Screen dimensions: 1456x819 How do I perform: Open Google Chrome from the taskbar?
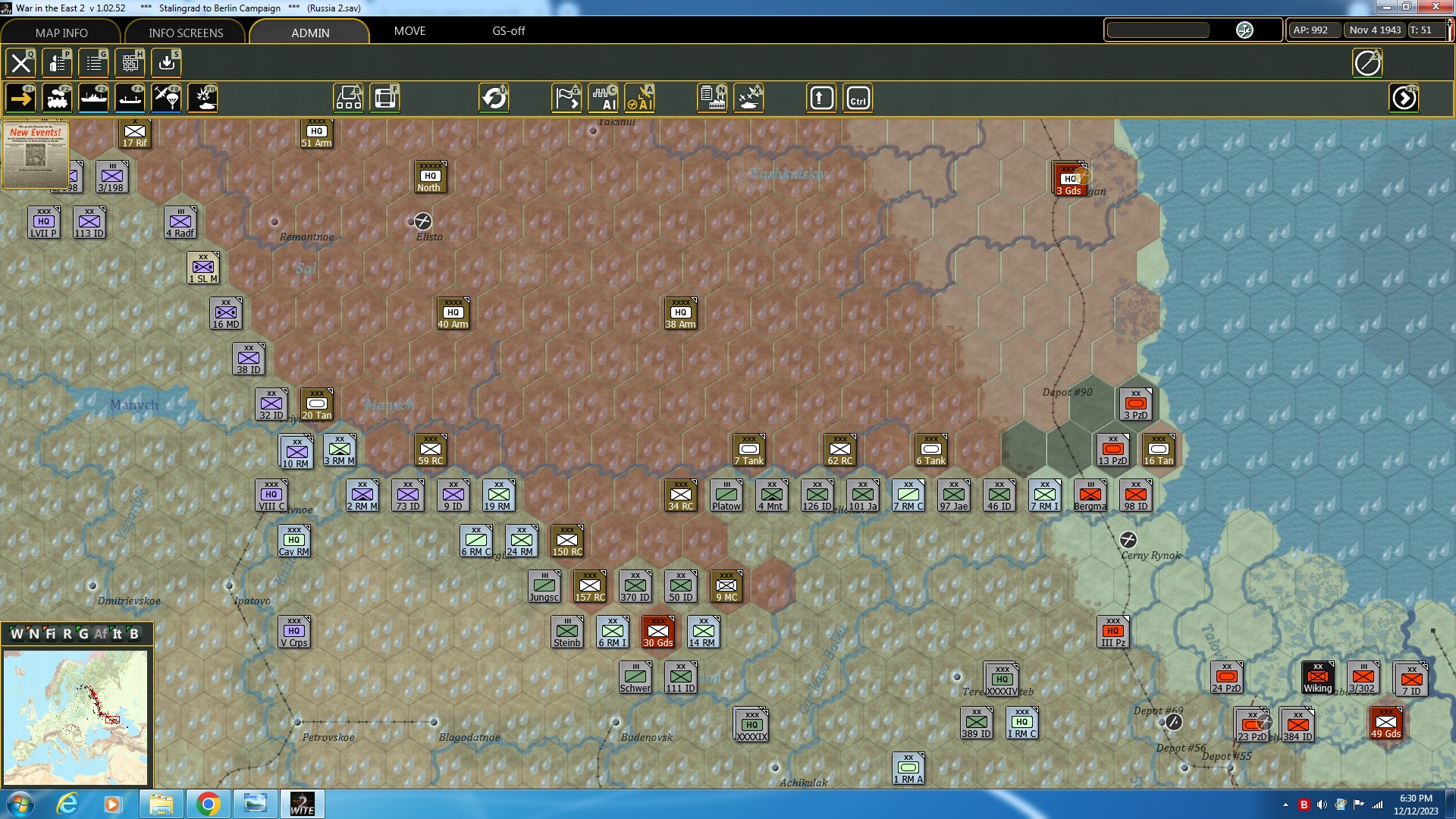209,803
